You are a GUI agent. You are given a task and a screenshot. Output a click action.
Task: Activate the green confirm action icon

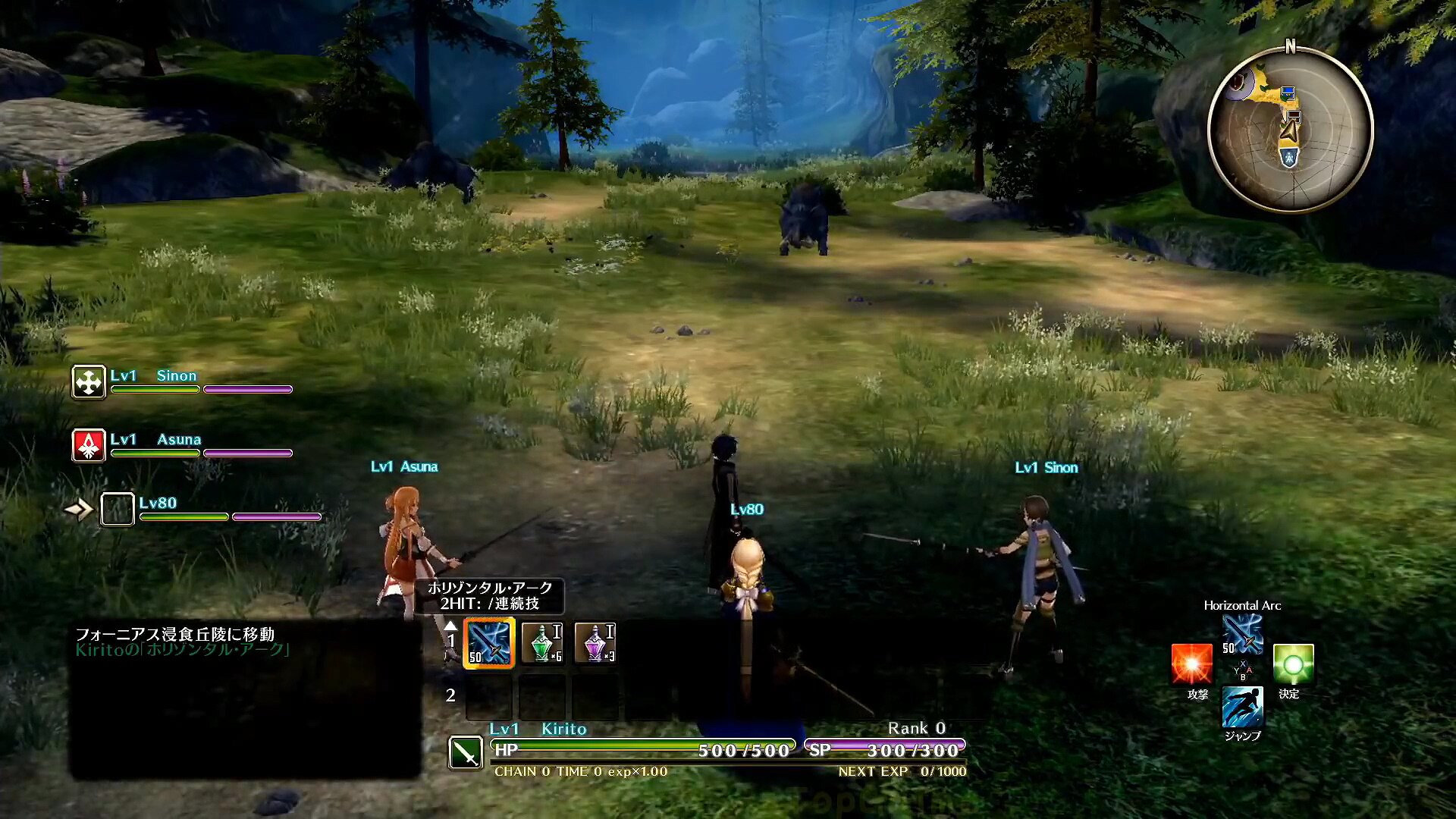pos(1293,664)
